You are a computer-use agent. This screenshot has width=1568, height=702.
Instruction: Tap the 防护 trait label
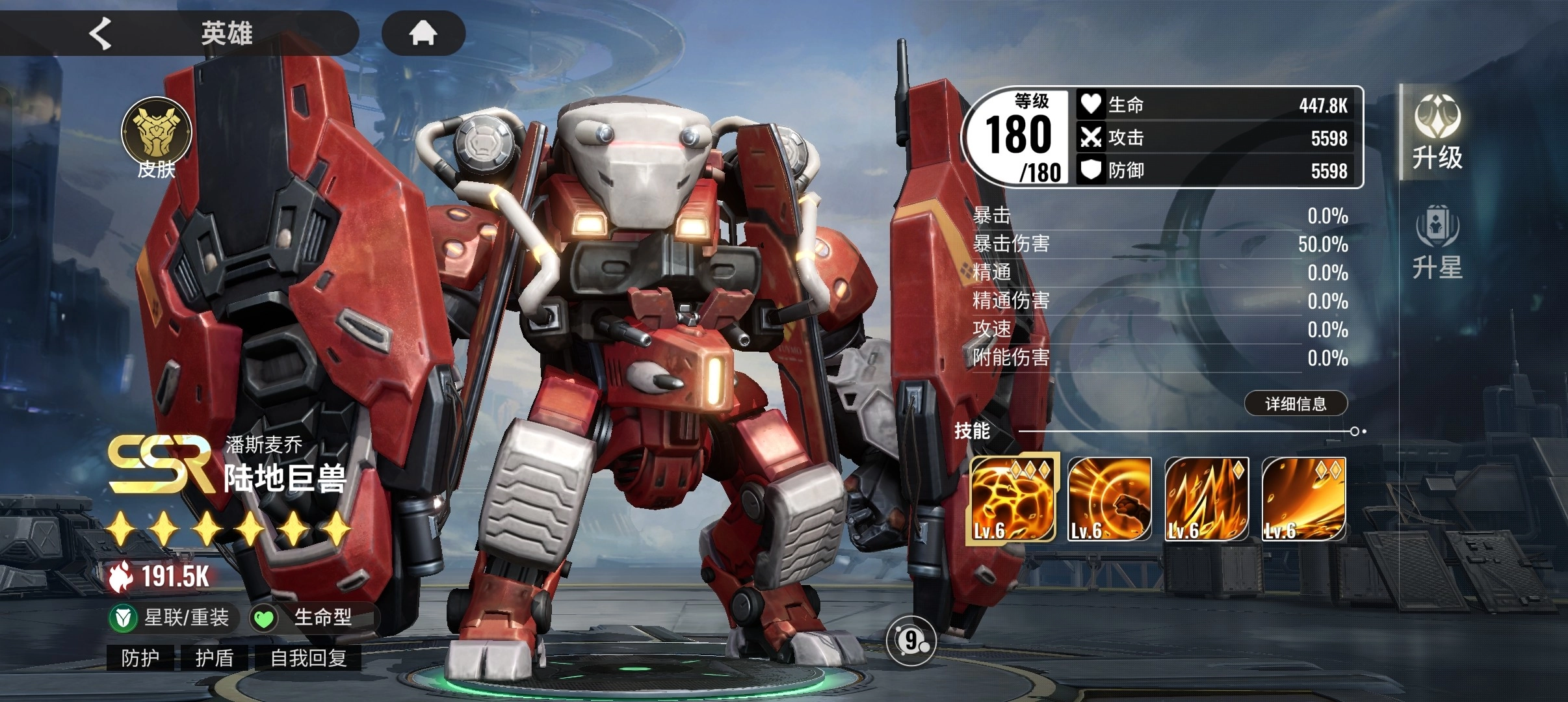point(140,658)
